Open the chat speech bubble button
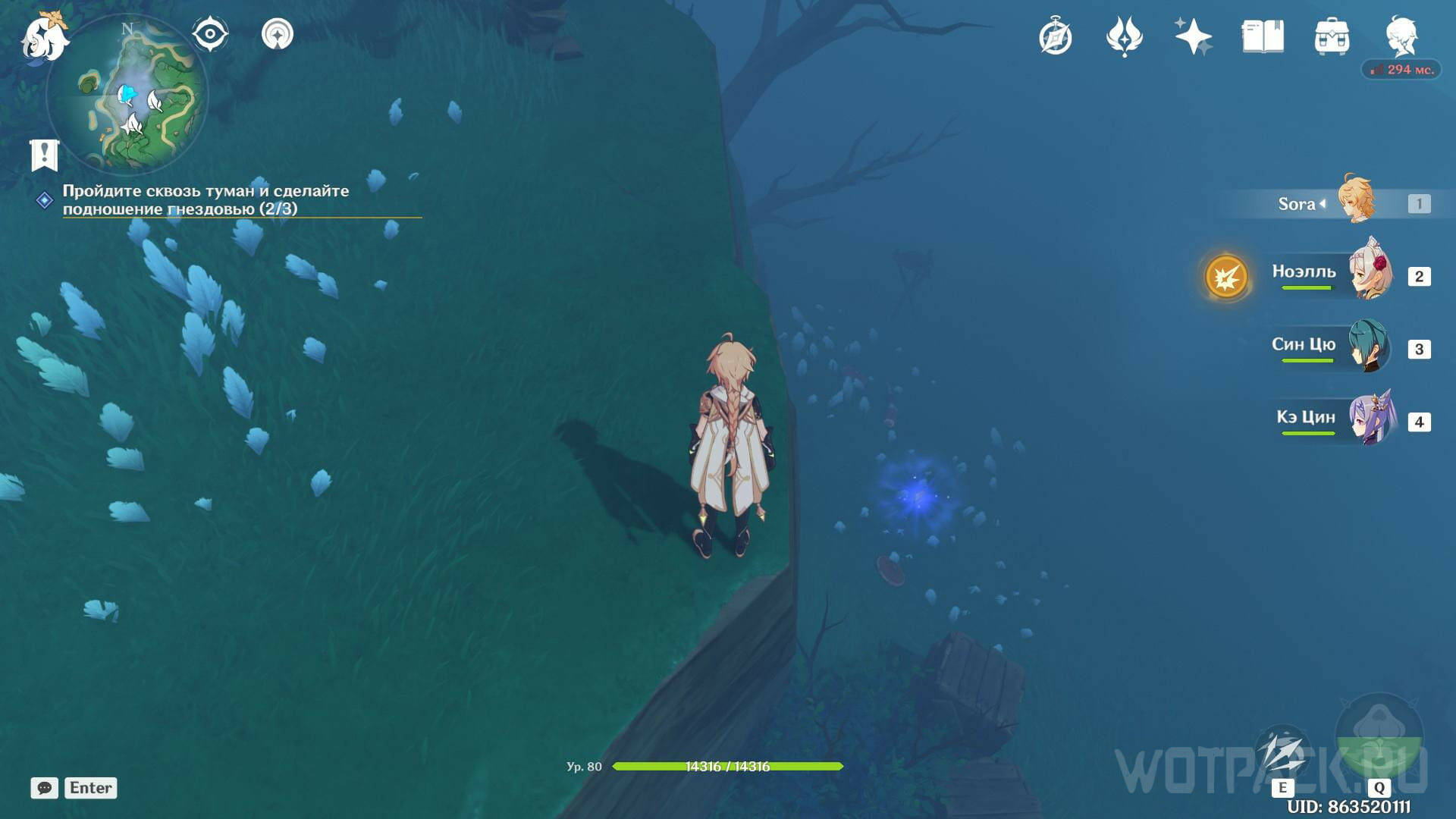 [45, 788]
